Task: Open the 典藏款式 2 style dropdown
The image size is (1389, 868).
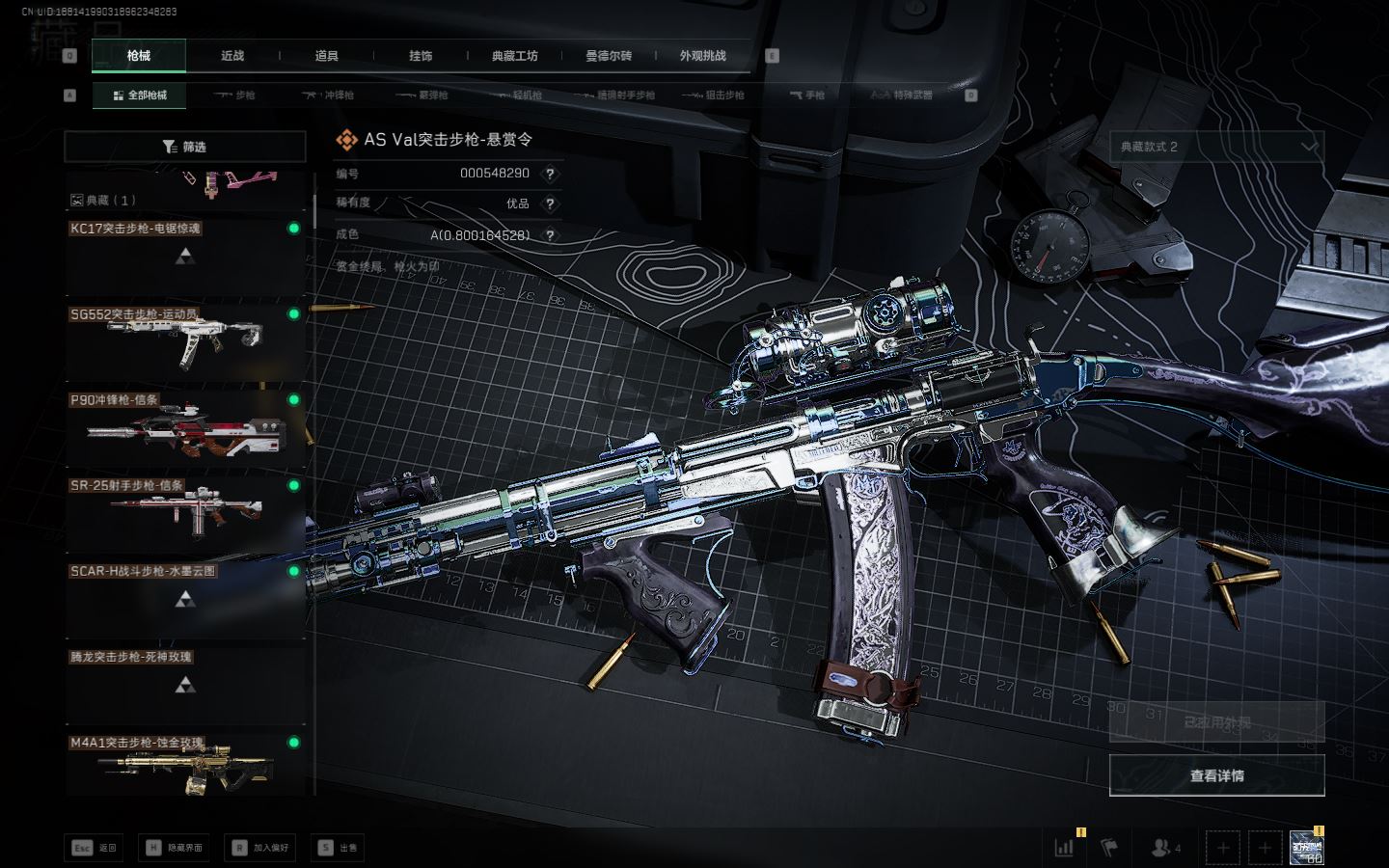Action: tap(1216, 147)
